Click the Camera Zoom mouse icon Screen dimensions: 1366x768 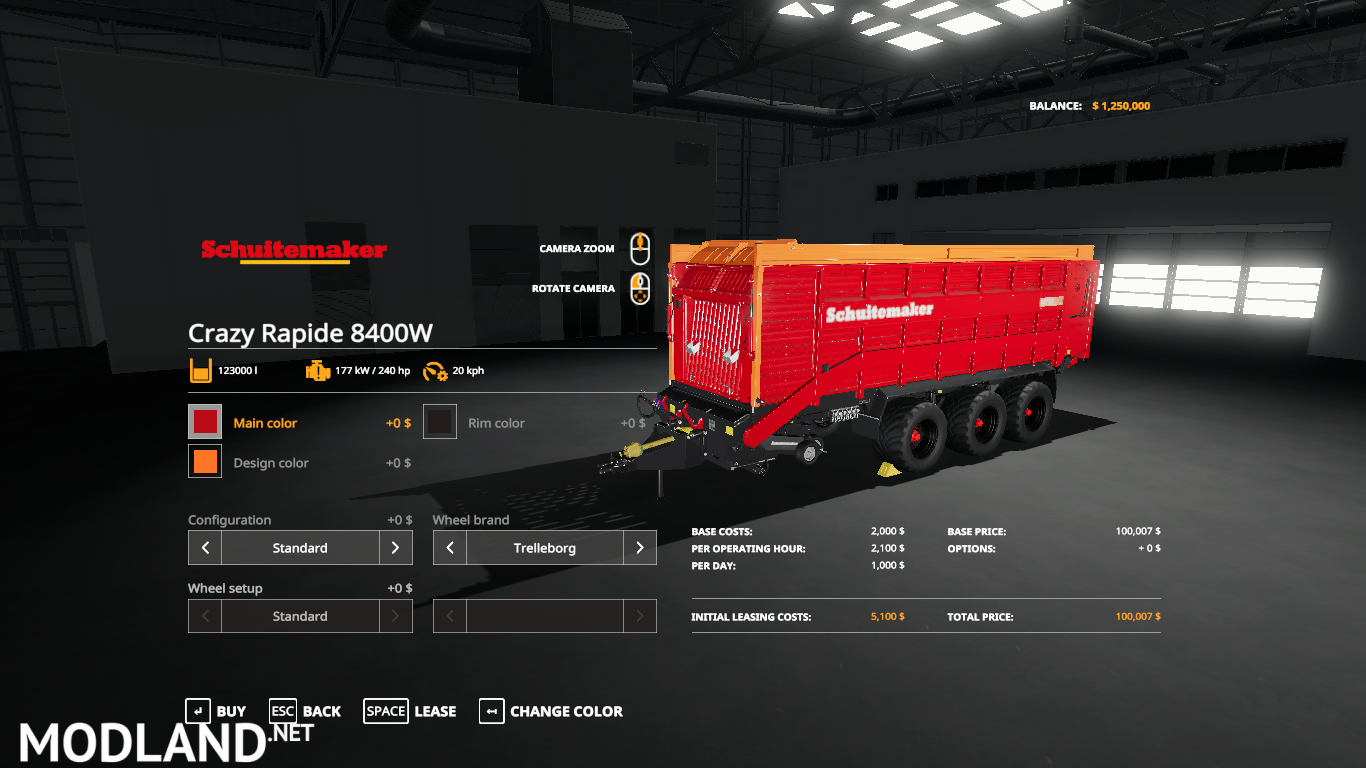tap(639, 249)
